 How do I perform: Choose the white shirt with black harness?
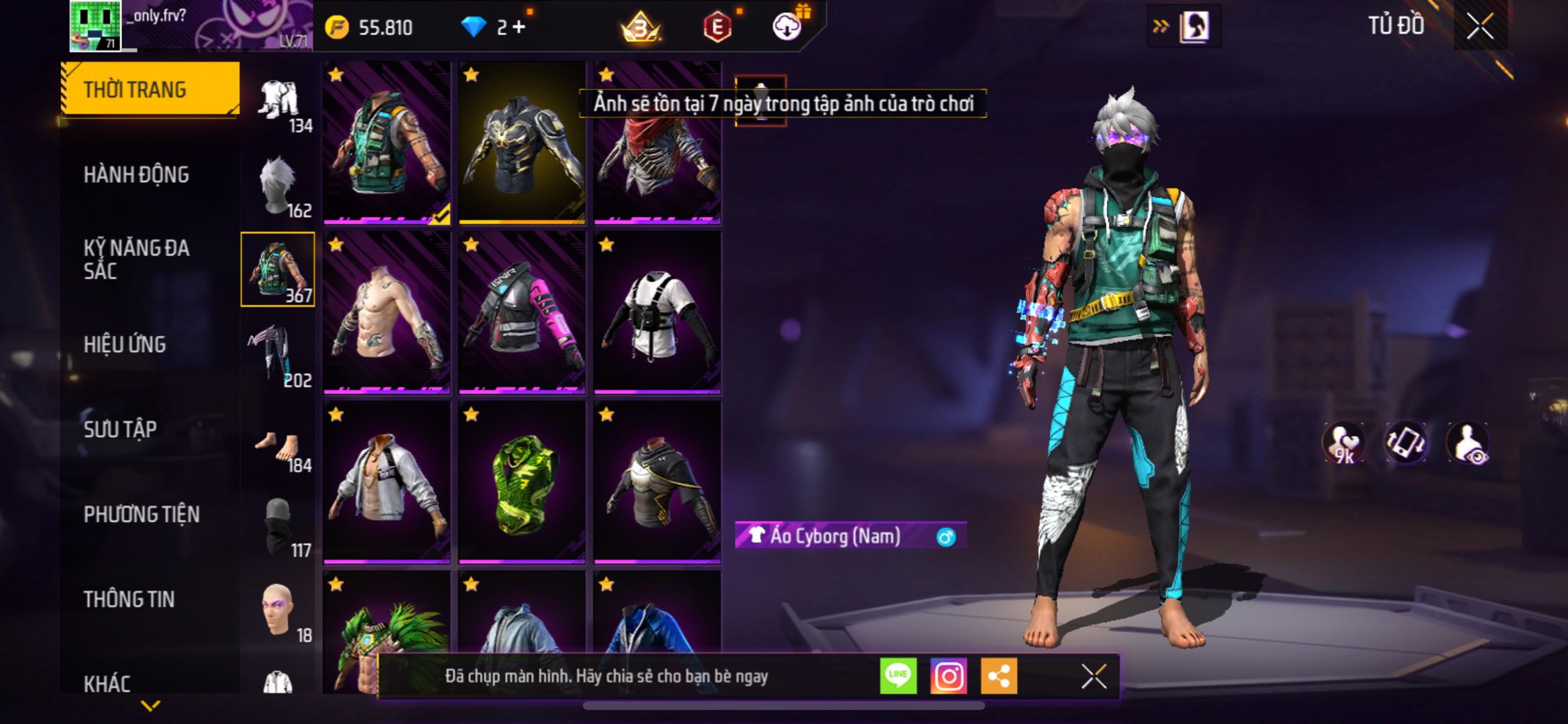point(657,313)
